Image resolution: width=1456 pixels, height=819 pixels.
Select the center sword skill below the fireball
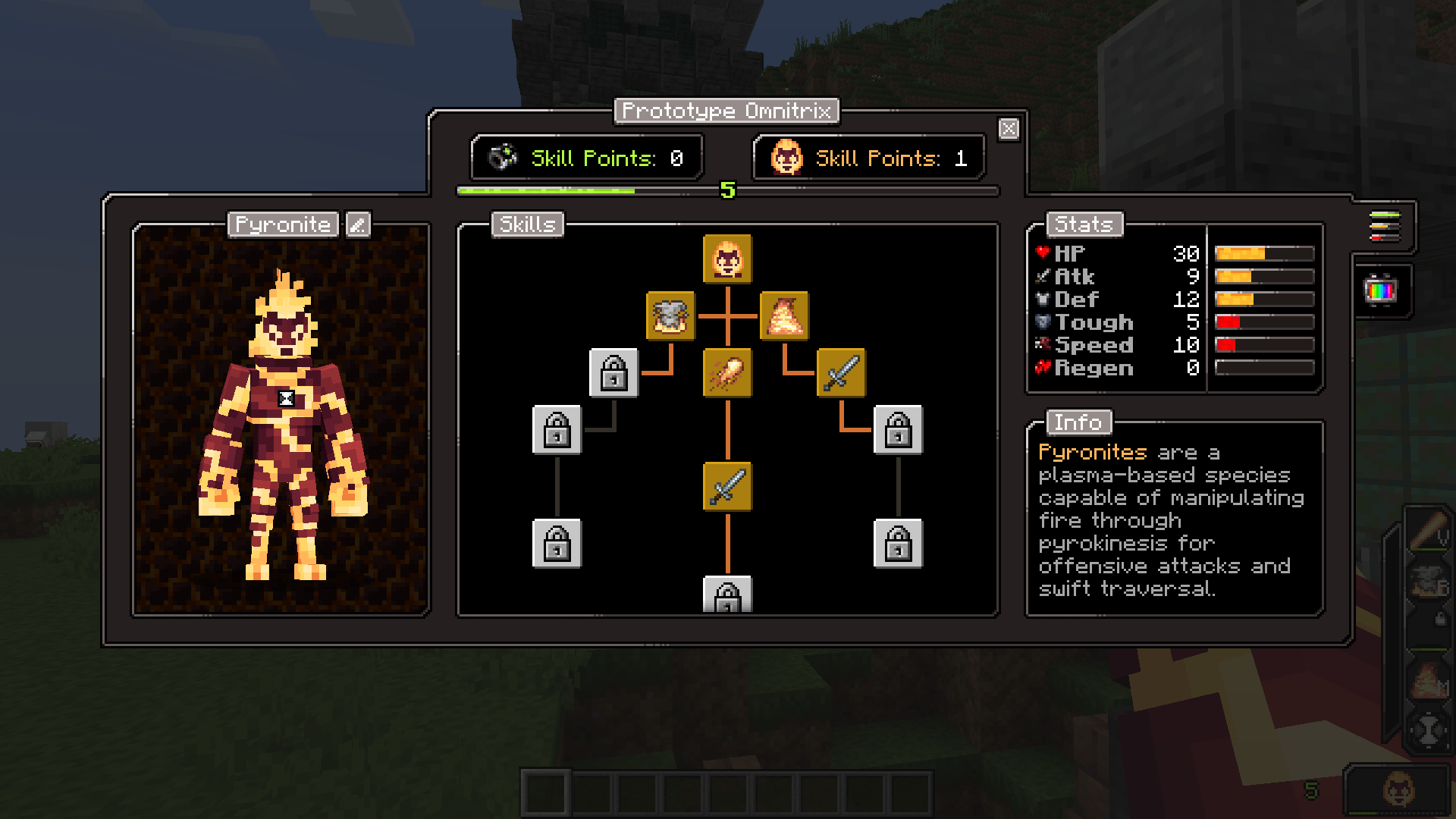[x=726, y=488]
